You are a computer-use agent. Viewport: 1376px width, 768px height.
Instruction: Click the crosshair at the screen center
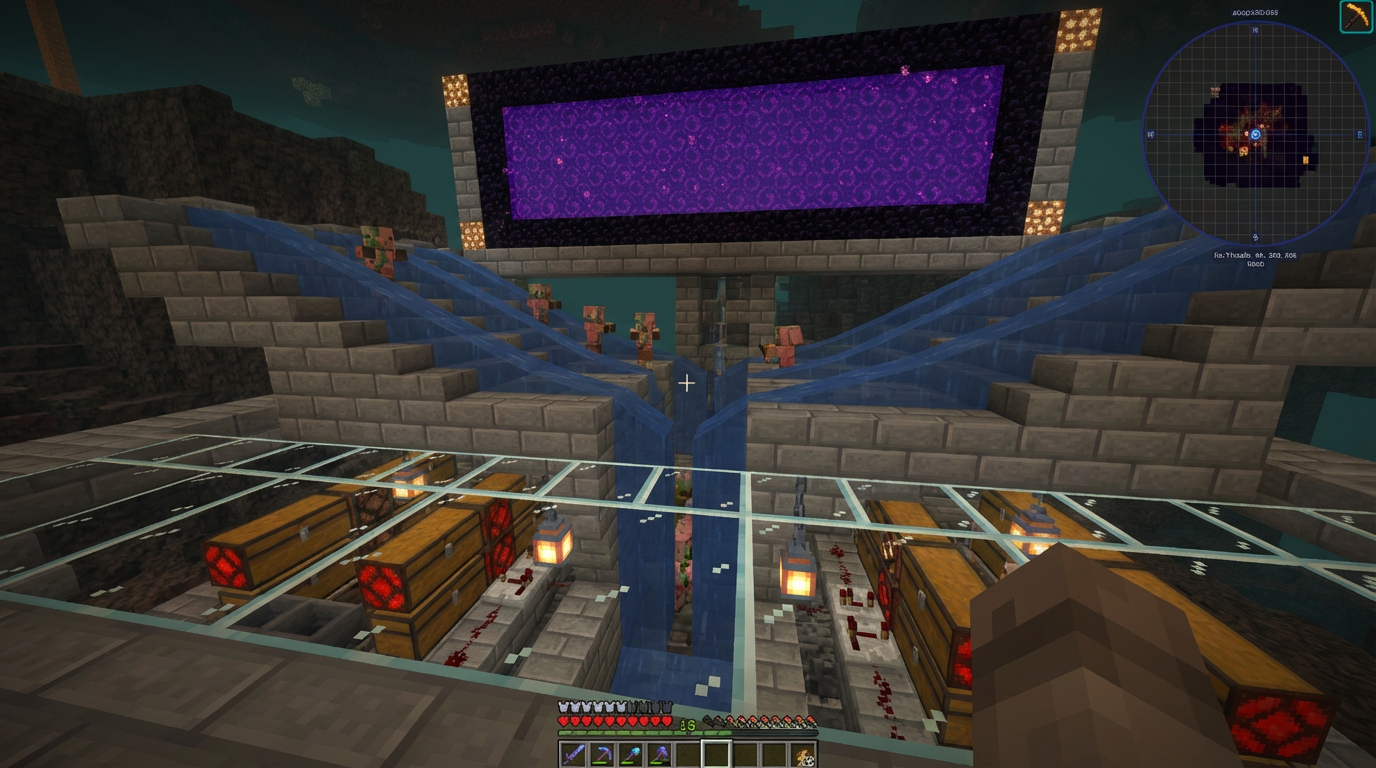tap(686, 382)
